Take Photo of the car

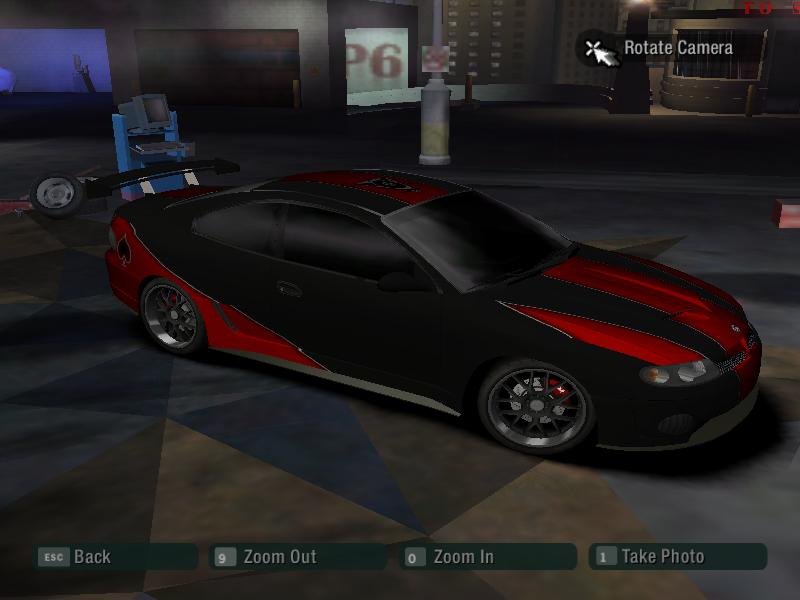point(661,557)
